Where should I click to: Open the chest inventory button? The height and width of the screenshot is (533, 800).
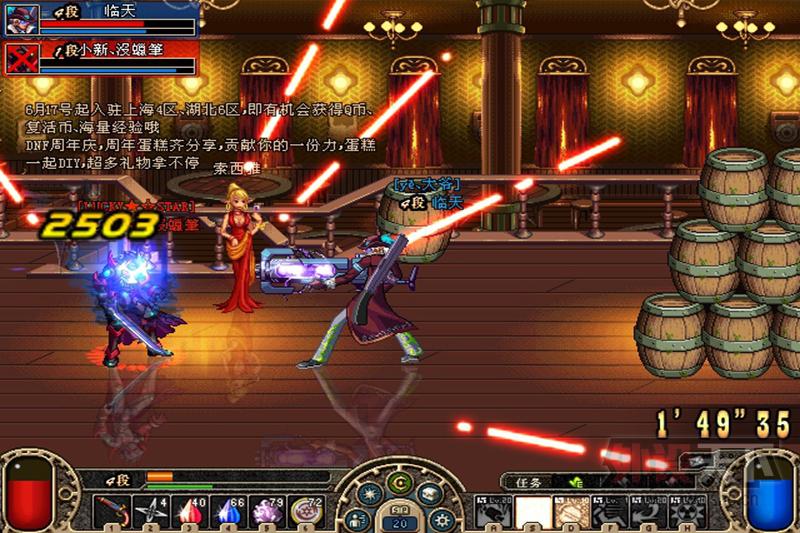point(431,494)
